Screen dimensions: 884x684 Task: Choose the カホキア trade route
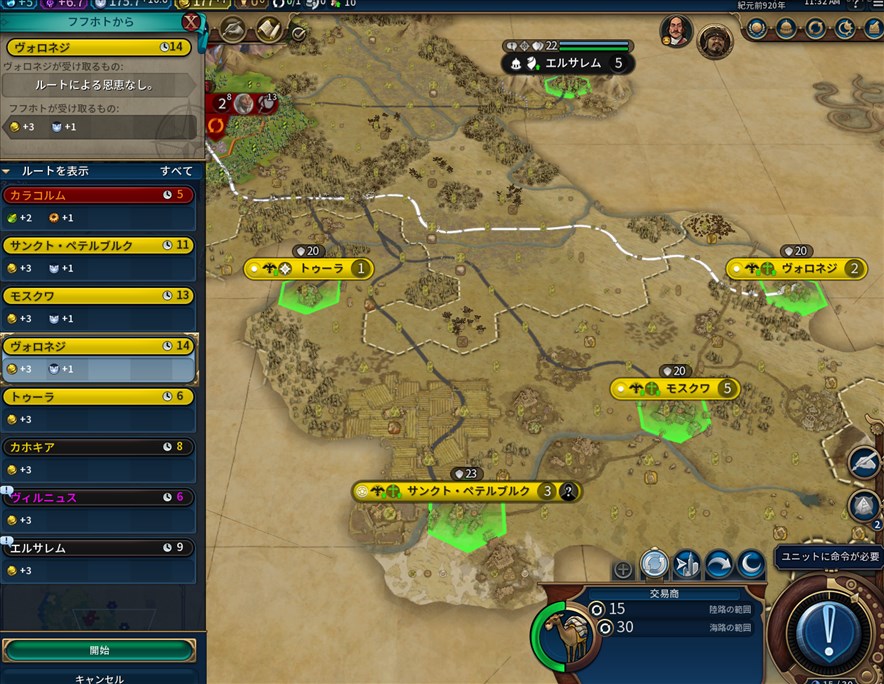pos(98,447)
